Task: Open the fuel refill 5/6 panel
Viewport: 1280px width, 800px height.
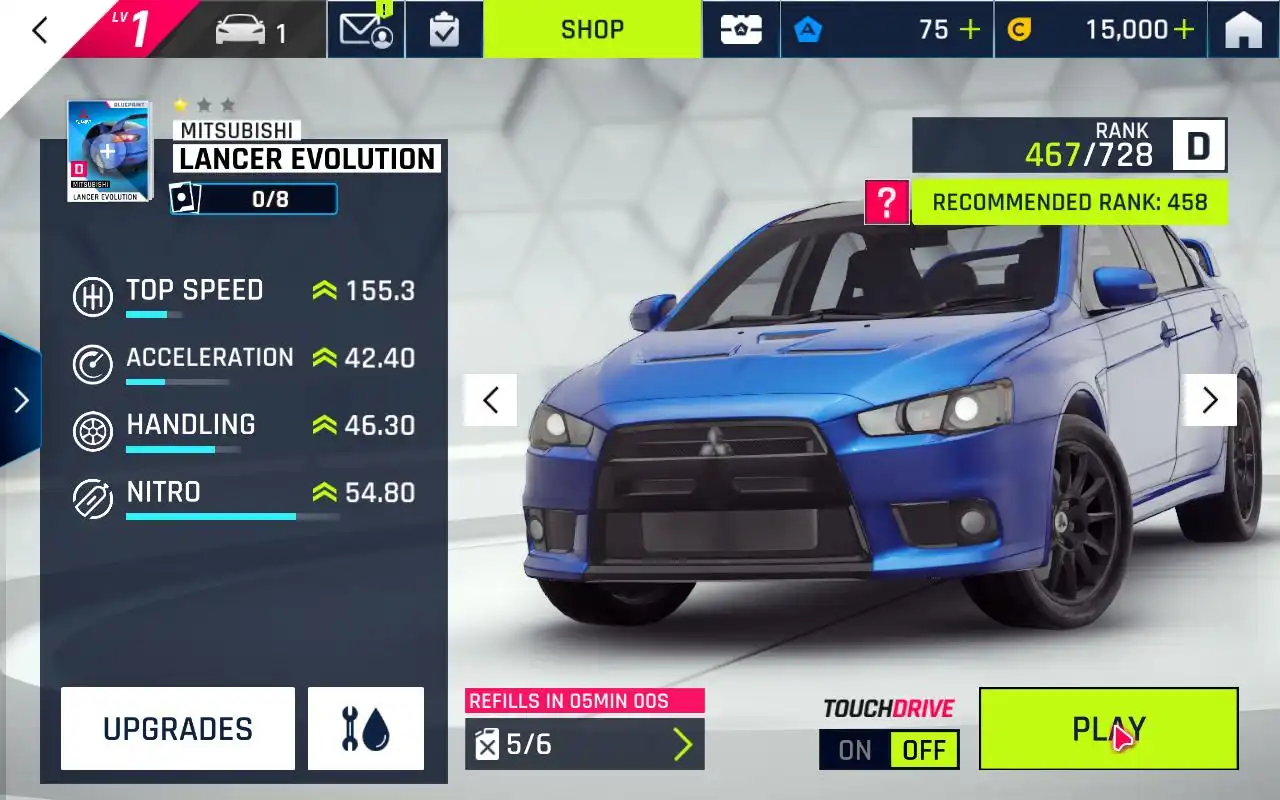Action: pyautogui.click(x=584, y=744)
